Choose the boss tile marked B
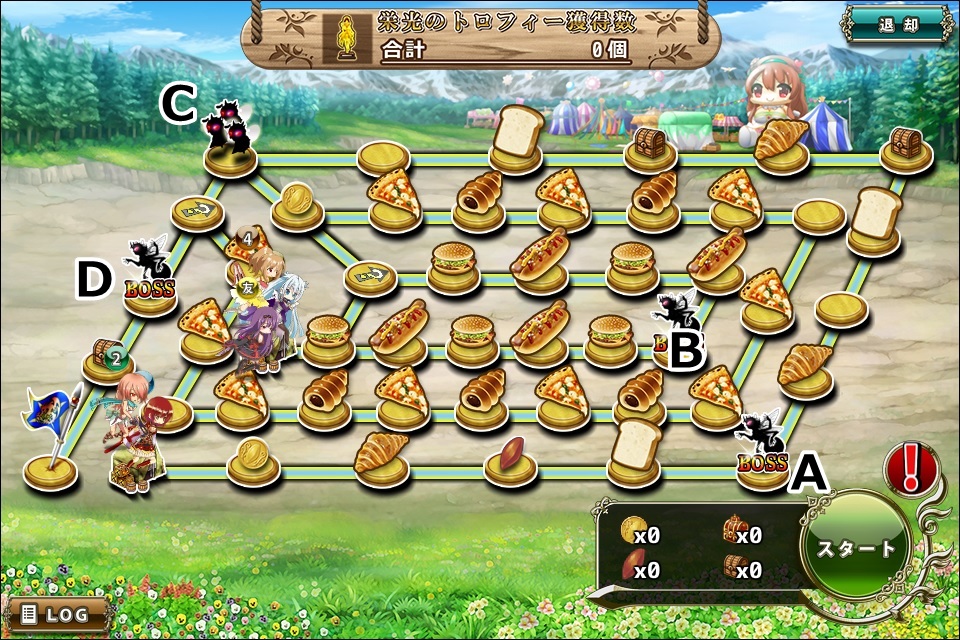The width and height of the screenshot is (960, 640). tap(676, 340)
